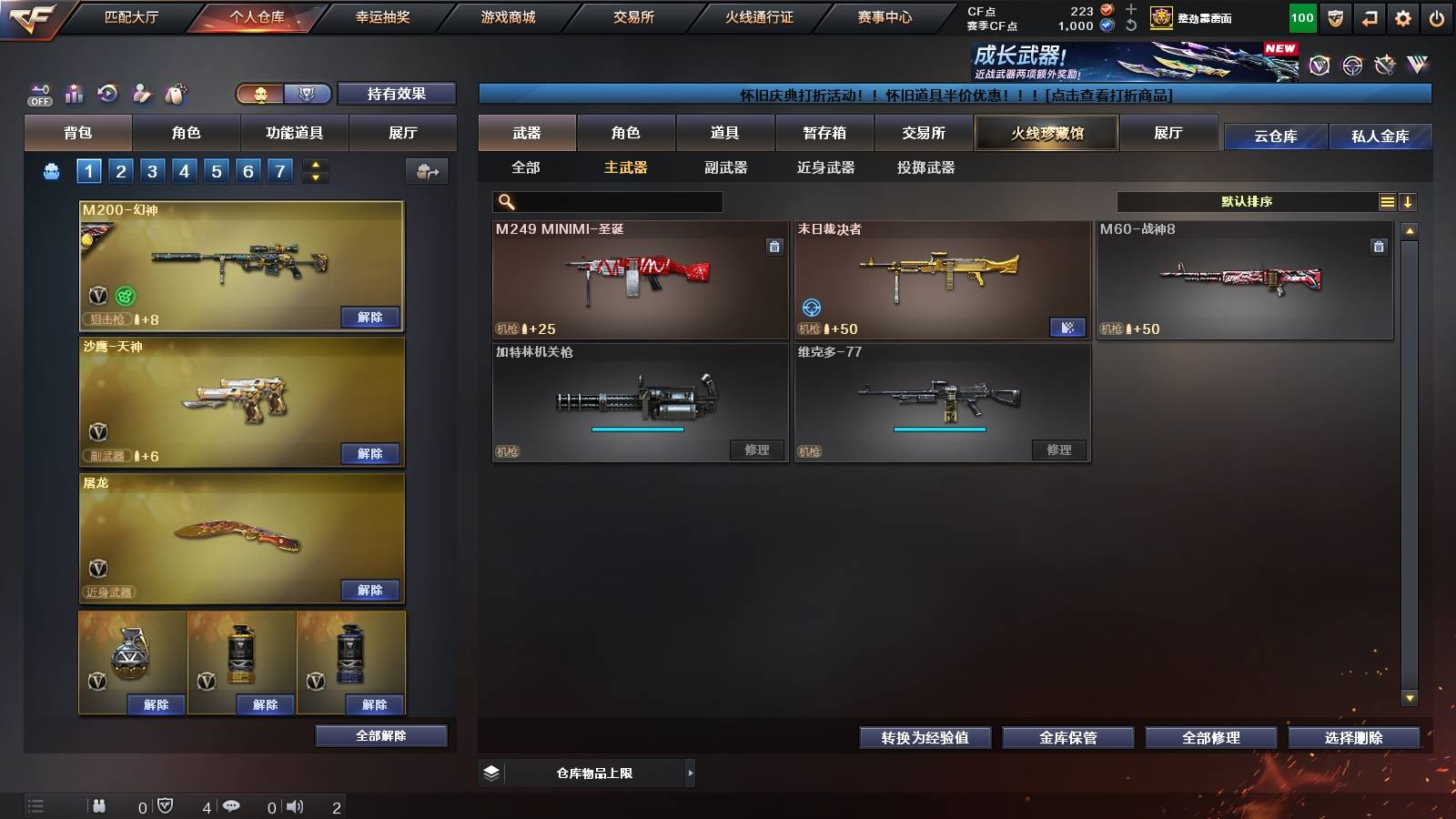Image resolution: width=1456 pixels, height=819 pixels.
Task: Click the replay arrow icon near the backpack tabs
Action: pyautogui.click(x=108, y=92)
